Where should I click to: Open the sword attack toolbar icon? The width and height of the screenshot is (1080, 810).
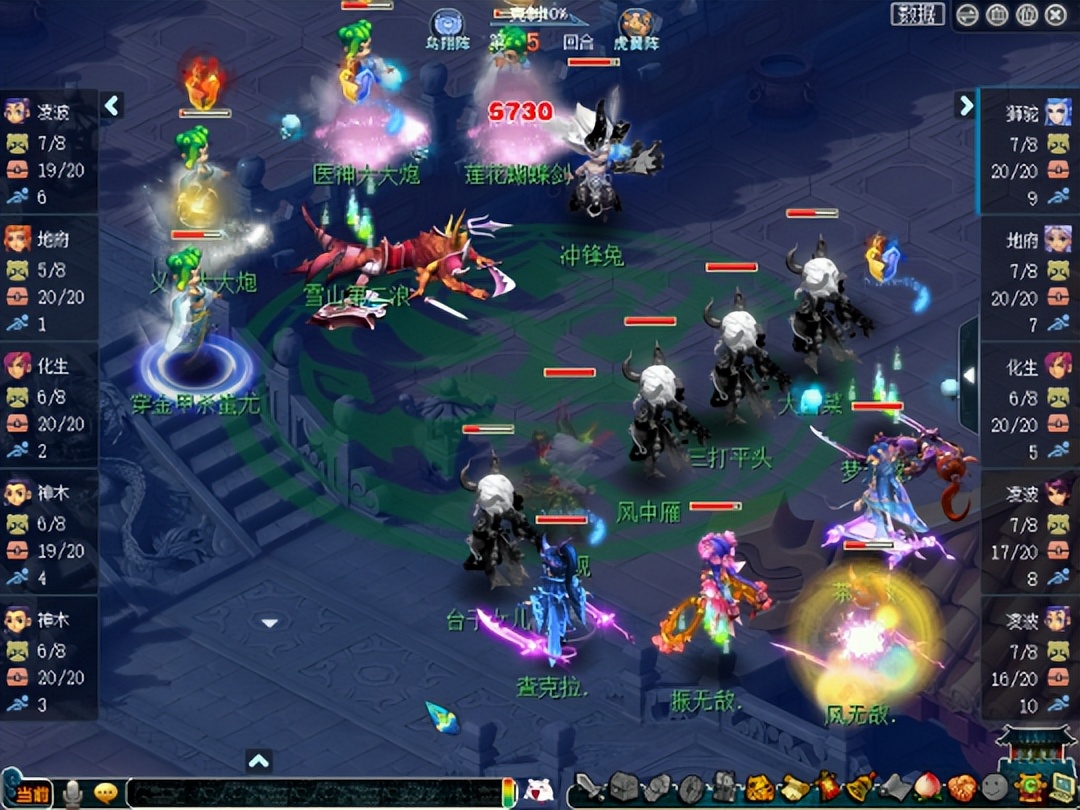(591, 788)
